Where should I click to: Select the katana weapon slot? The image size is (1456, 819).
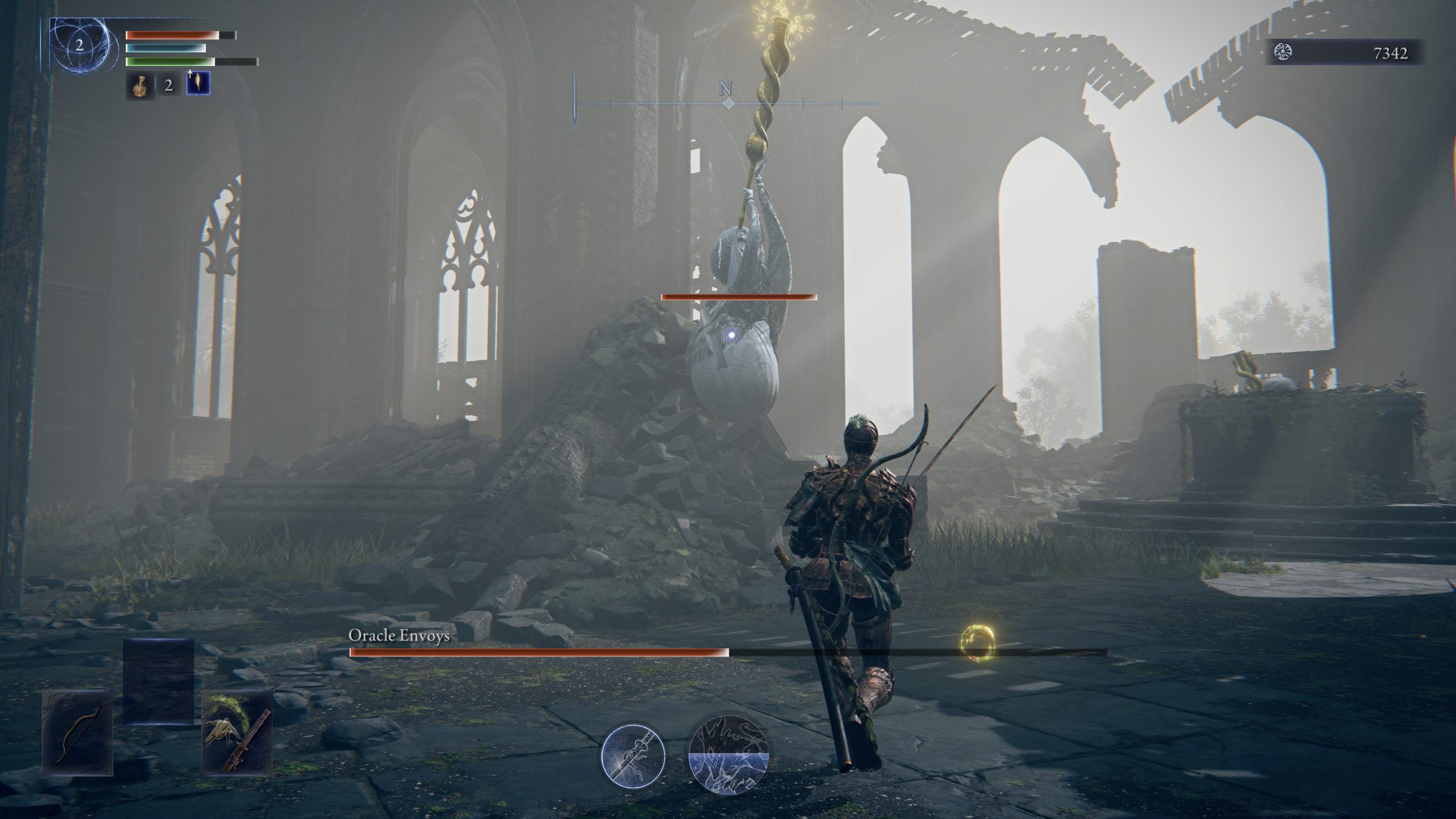[237, 733]
